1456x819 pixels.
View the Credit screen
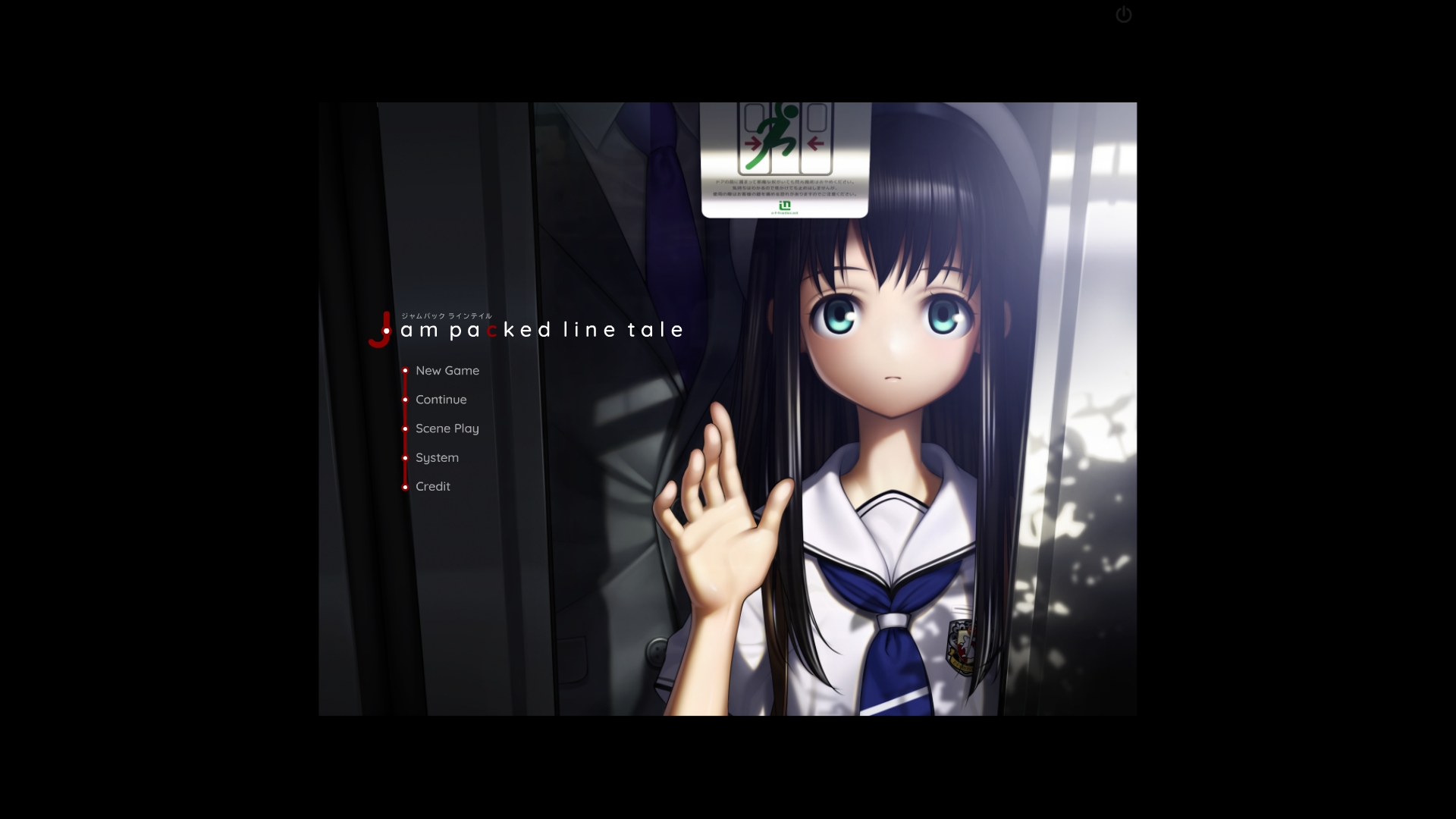click(432, 487)
